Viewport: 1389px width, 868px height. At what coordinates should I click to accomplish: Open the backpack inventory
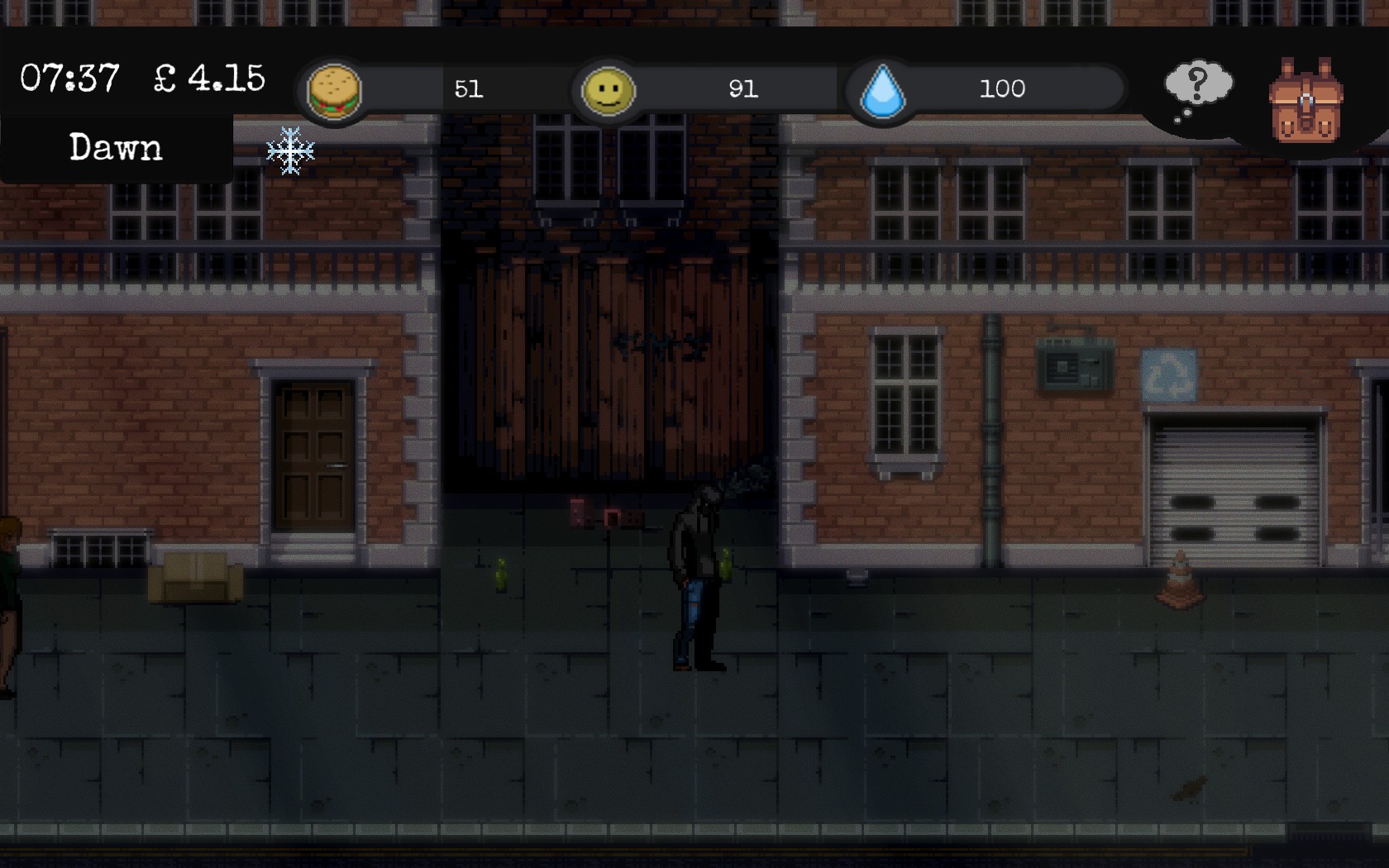(1305, 101)
